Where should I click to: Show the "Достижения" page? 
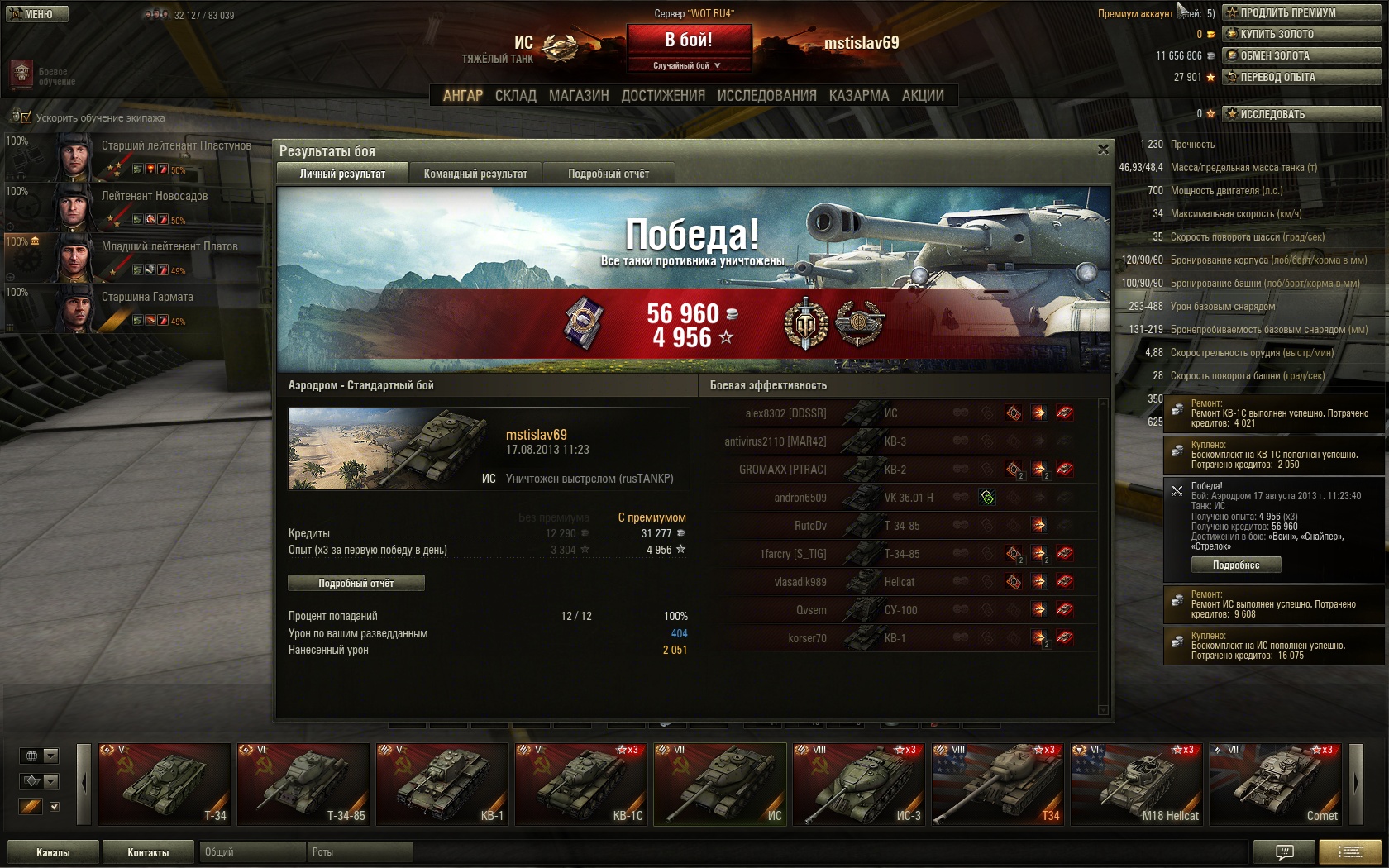coord(663,96)
